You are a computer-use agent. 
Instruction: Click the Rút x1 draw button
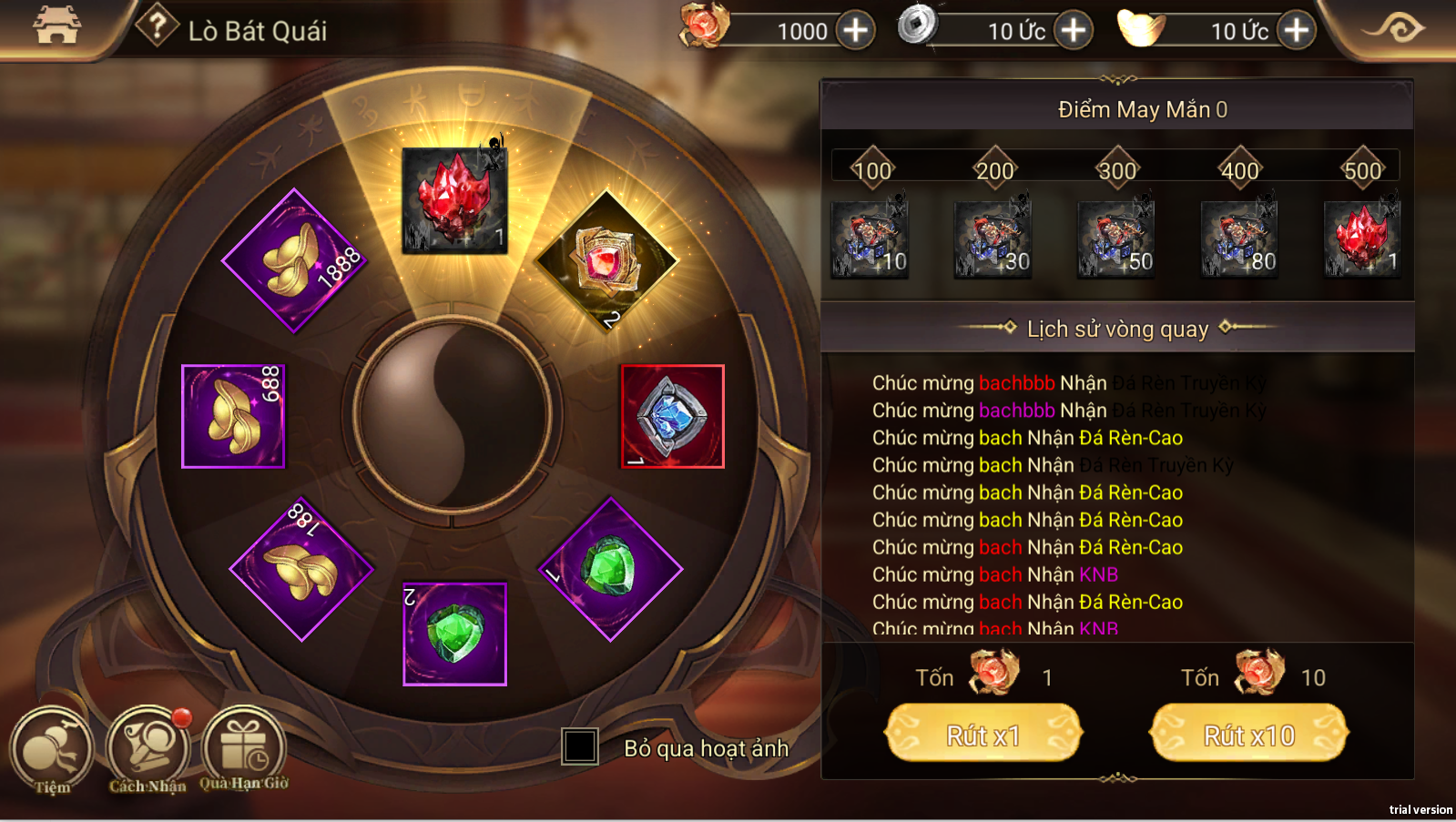point(983,734)
